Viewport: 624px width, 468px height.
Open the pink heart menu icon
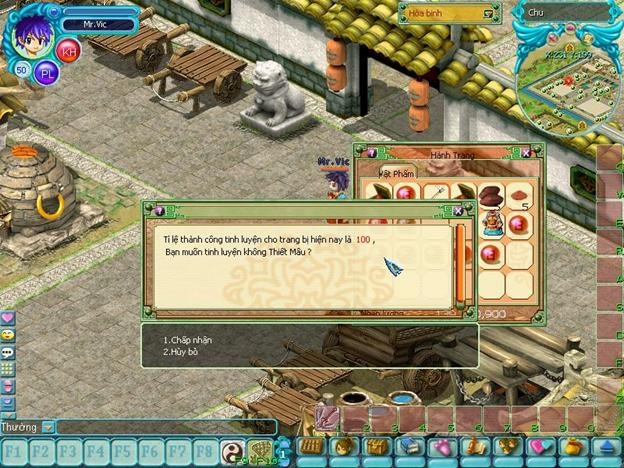click(x=8, y=317)
